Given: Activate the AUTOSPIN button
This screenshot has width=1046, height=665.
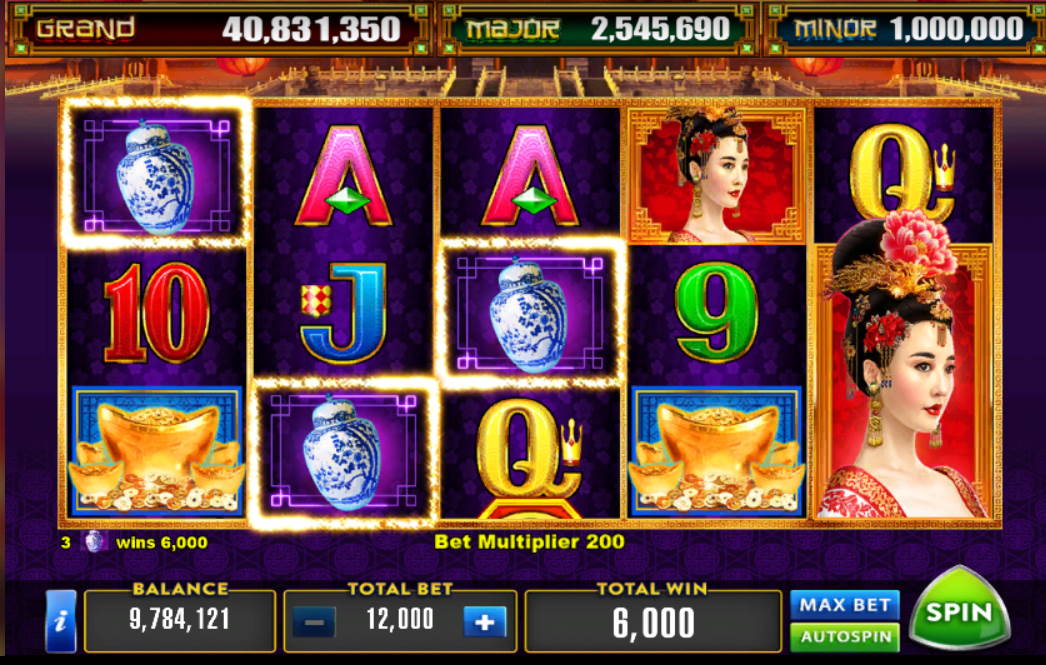Looking at the screenshot, I should pos(844,636).
